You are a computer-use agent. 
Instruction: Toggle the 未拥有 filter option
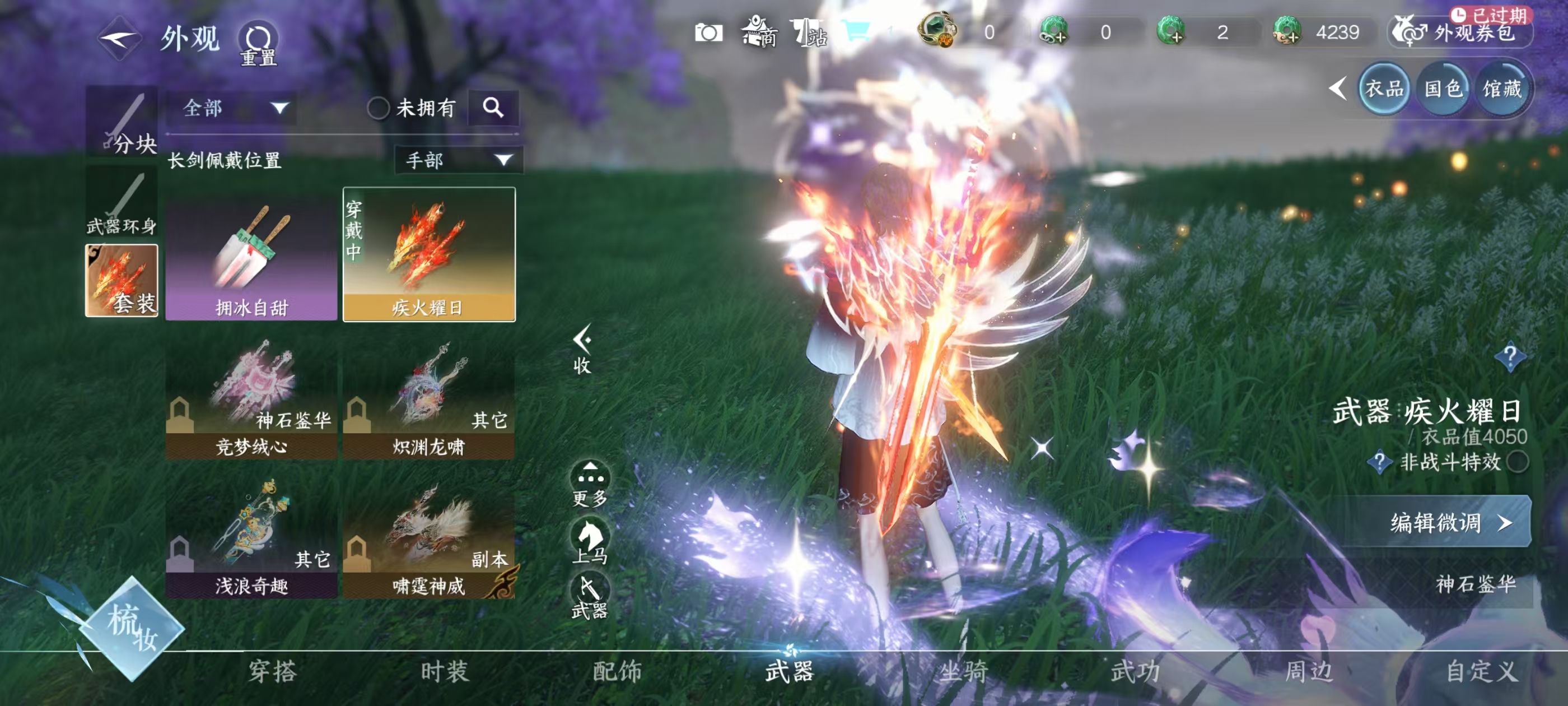coord(378,109)
